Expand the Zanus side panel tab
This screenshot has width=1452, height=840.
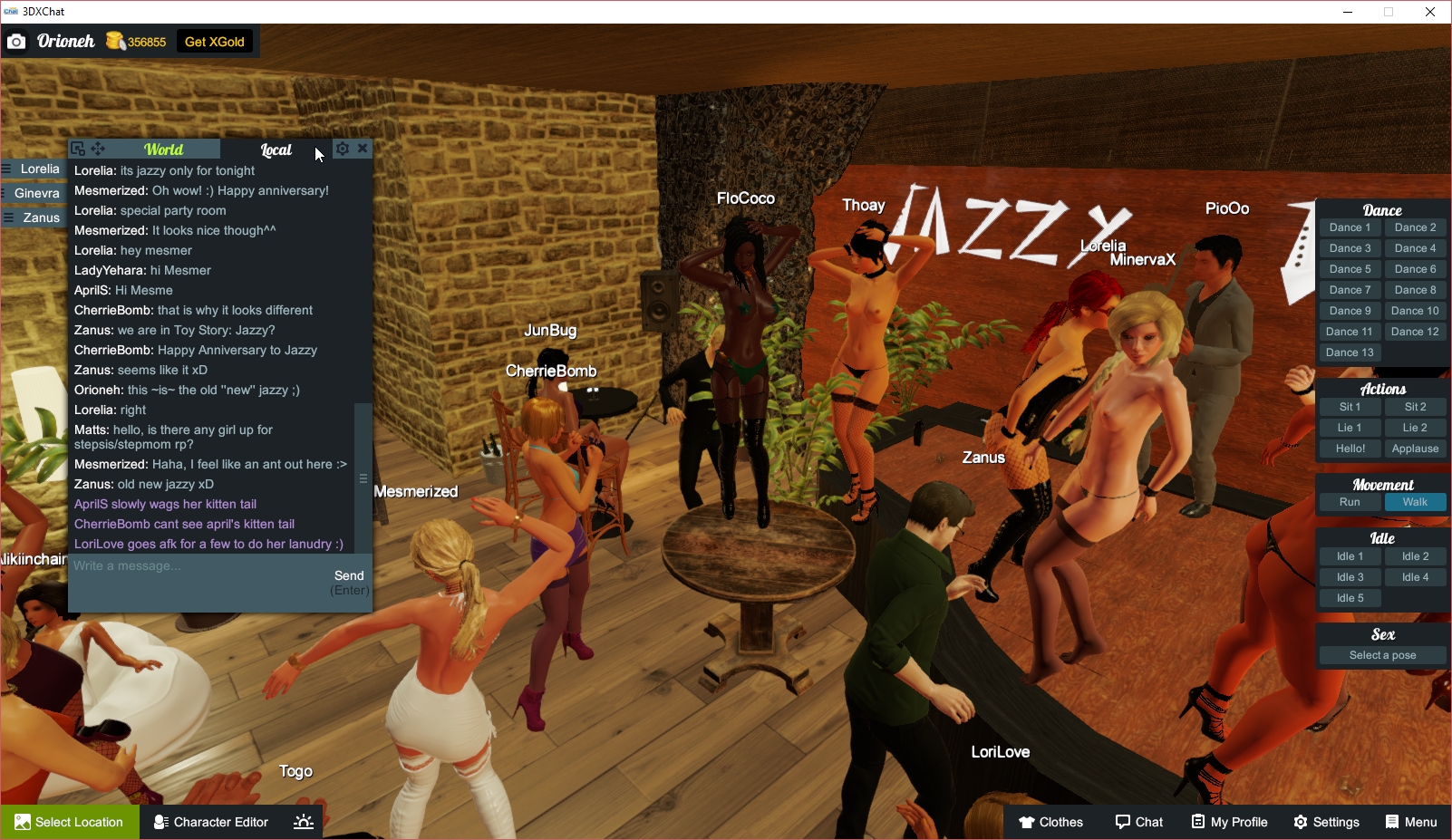[34, 217]
